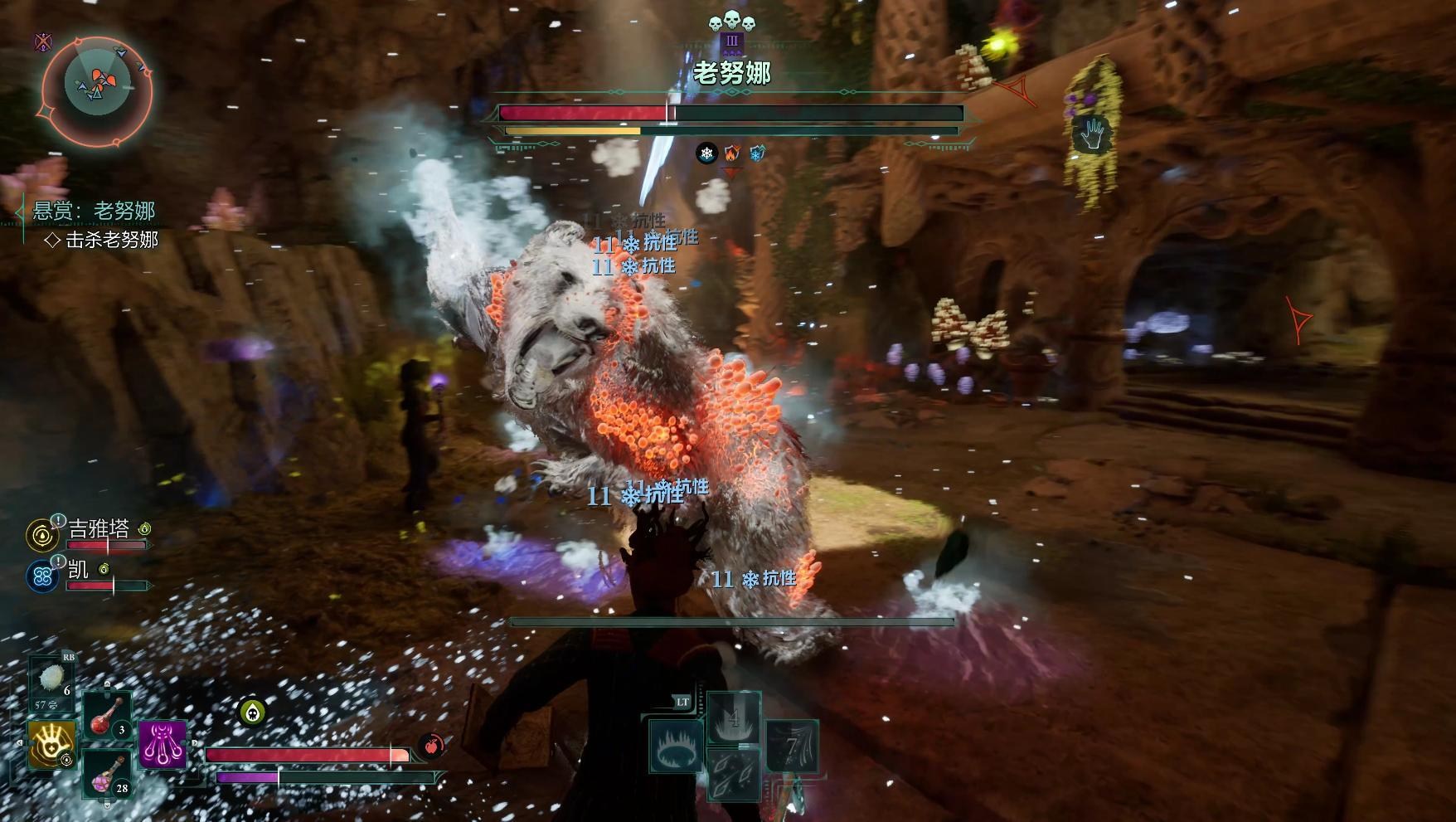Inspect the green skull poison status icon
The image size is (1456, 822).
coord(253,711)
